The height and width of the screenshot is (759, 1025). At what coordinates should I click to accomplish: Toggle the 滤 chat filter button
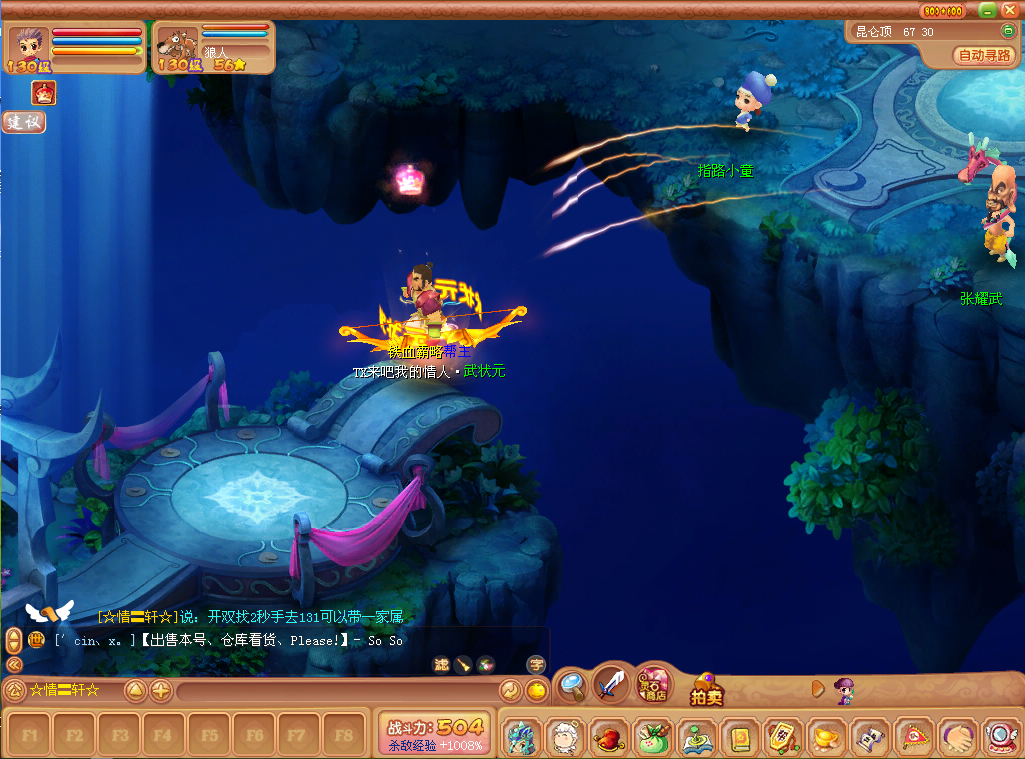click(x=441, y=665)
